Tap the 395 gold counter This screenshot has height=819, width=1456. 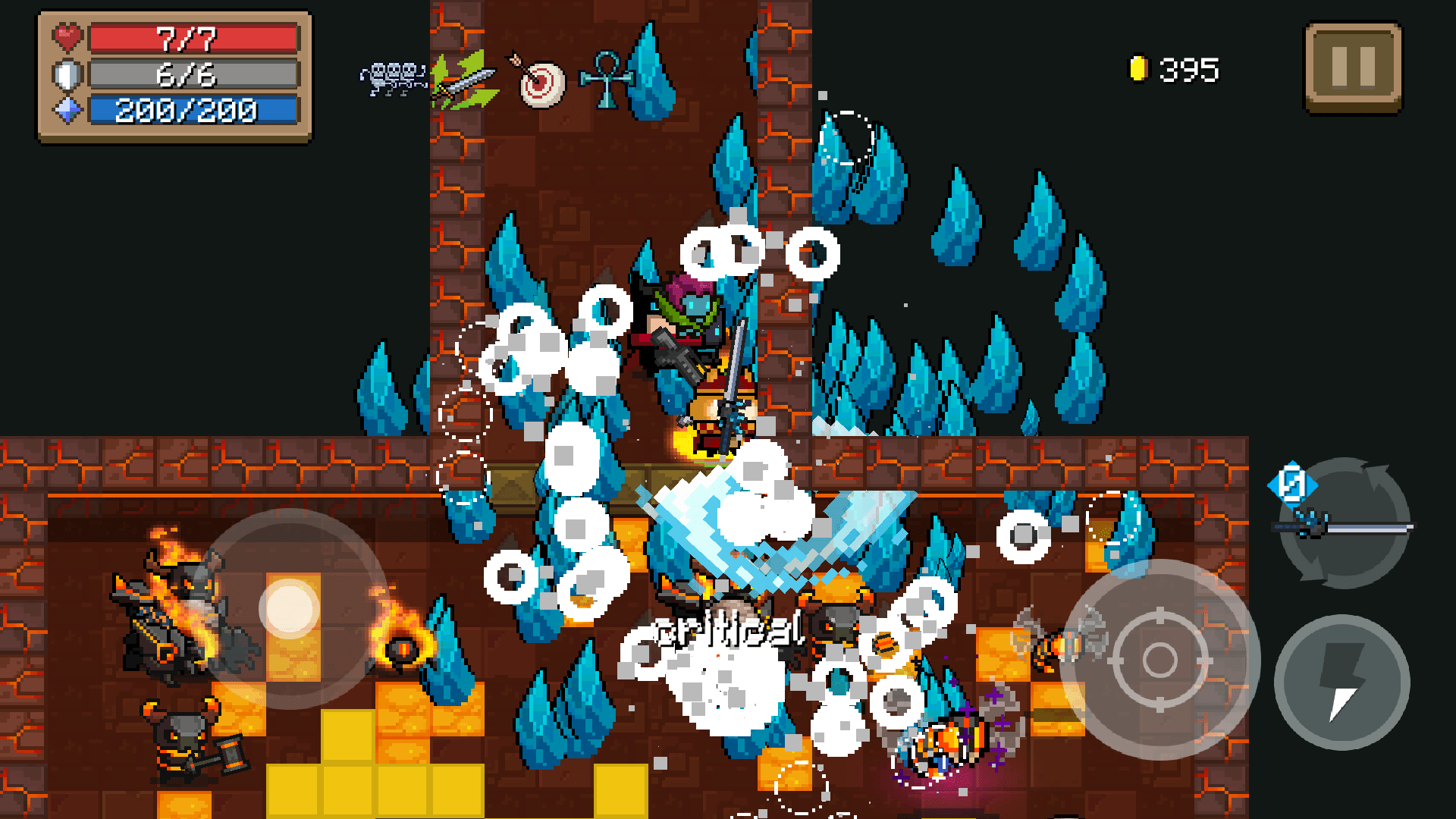[x=1188, y=69]
